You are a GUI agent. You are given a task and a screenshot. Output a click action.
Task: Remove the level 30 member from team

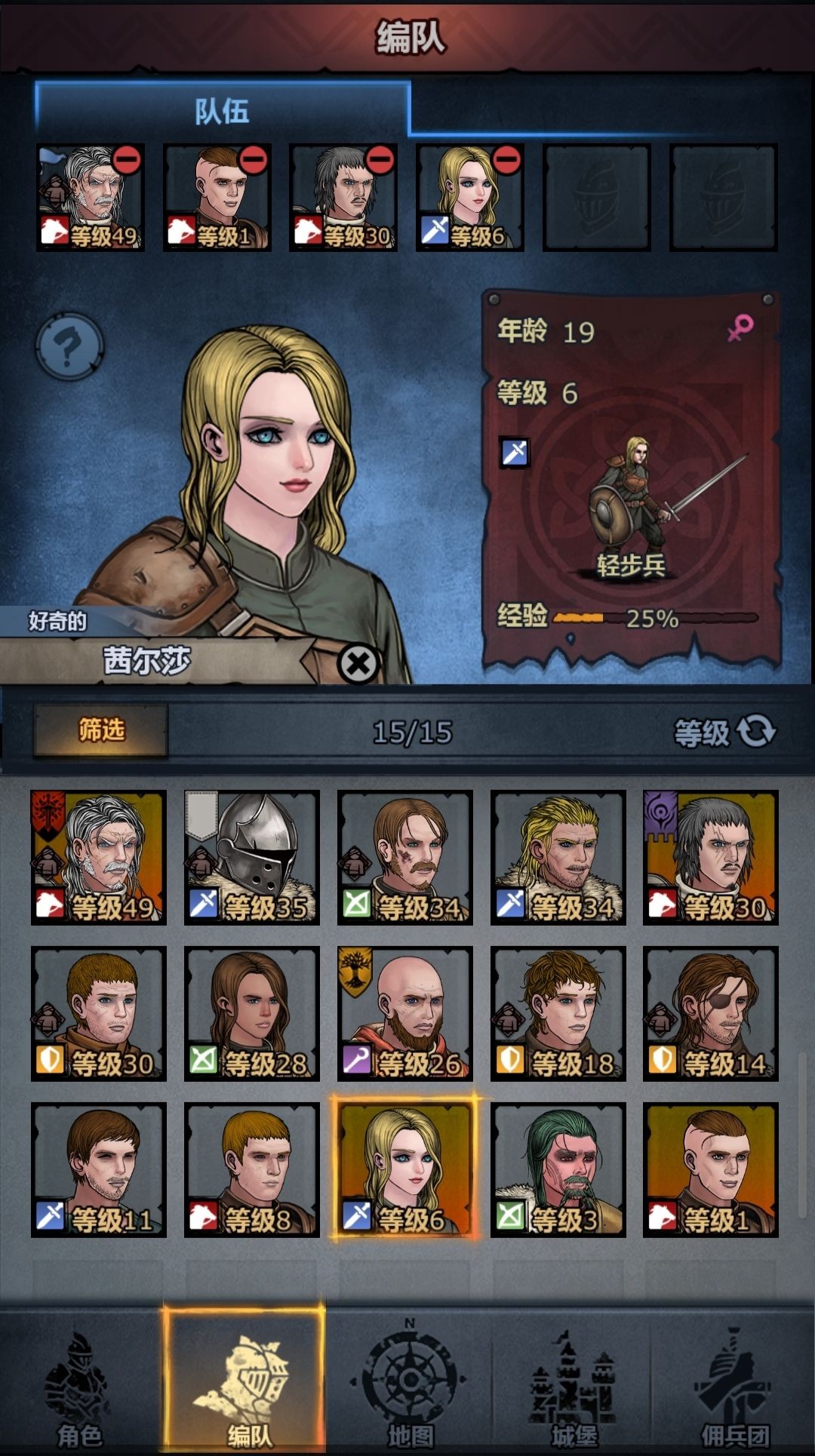380,161
